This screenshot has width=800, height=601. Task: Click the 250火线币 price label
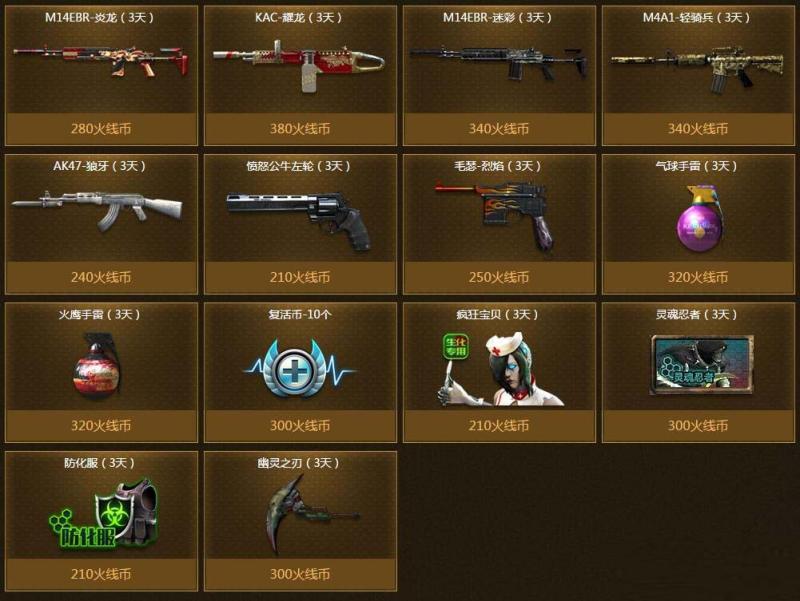(499, 277)
